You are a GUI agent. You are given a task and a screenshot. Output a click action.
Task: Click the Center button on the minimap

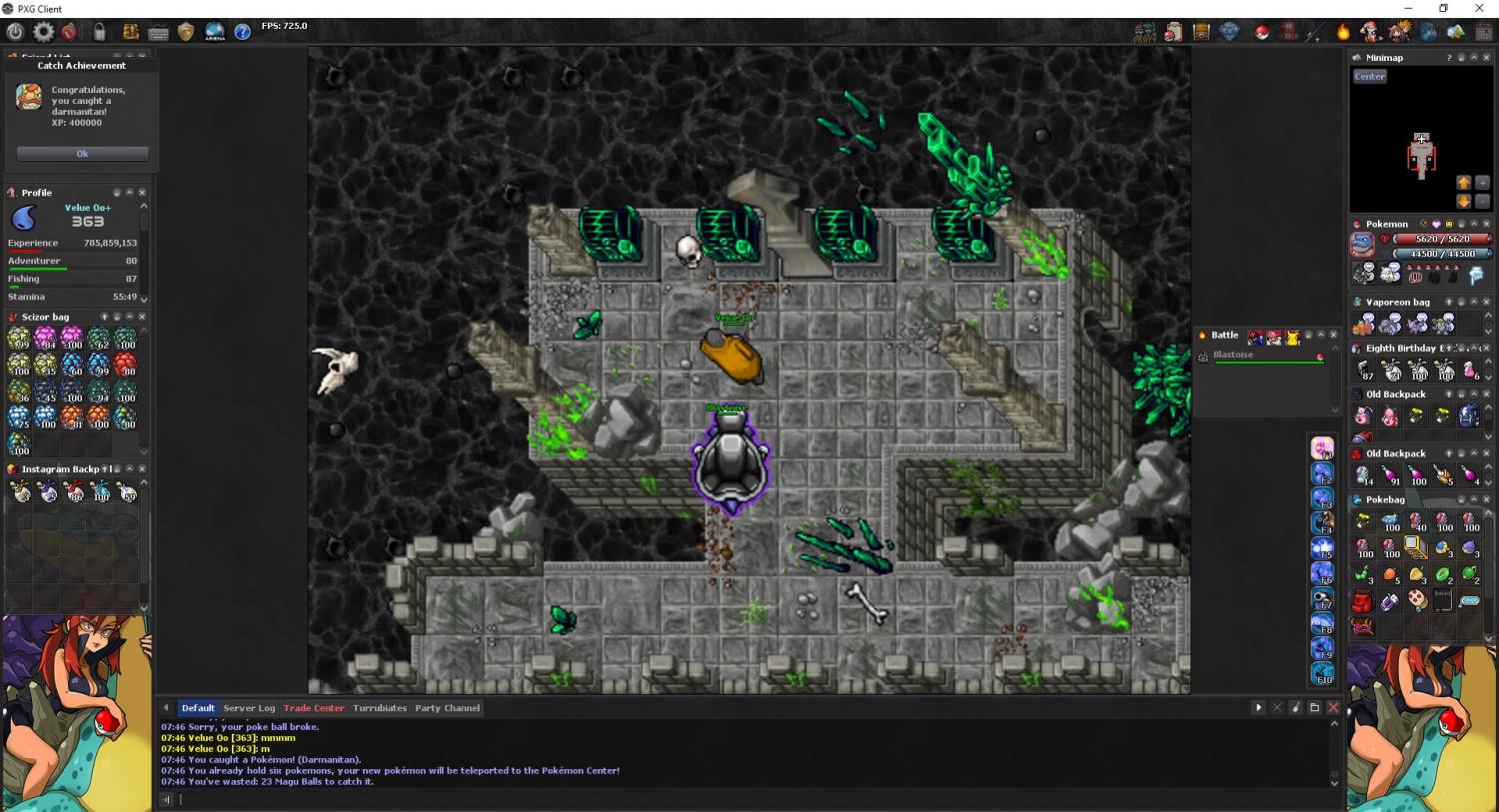tap(1370, 77)
